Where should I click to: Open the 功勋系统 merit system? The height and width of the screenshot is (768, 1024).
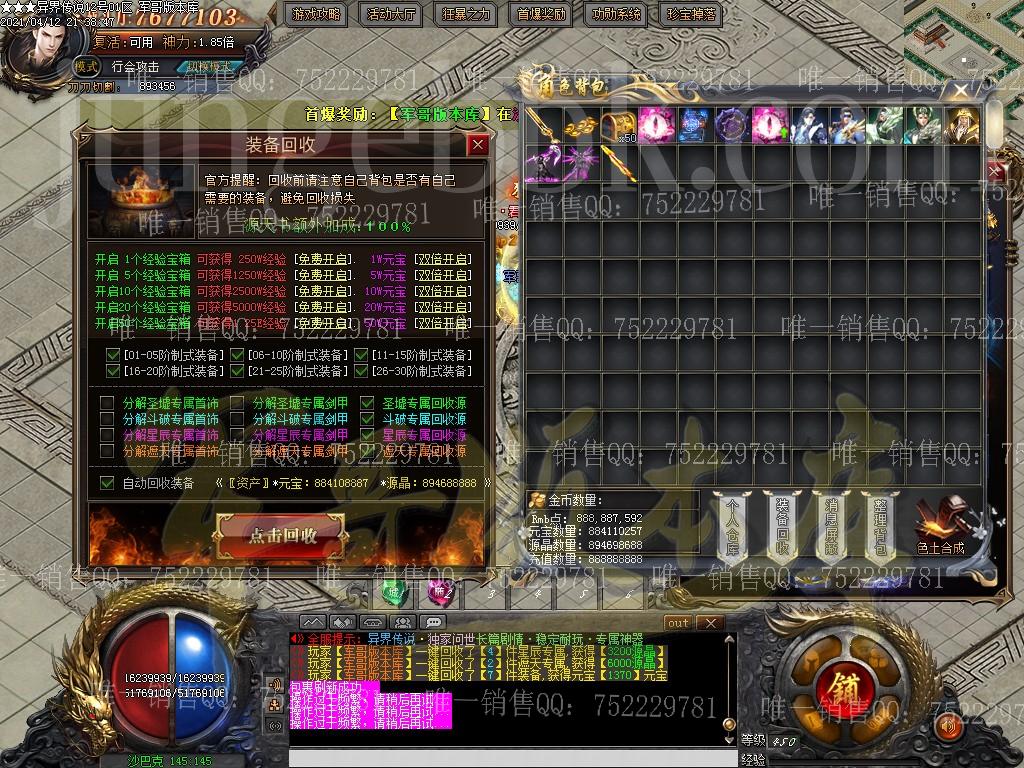(x=616, y=14)
